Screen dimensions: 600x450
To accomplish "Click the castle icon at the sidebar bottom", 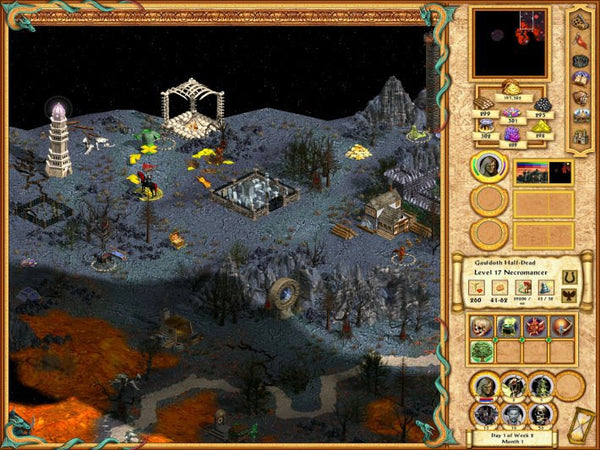I will 582,137.
